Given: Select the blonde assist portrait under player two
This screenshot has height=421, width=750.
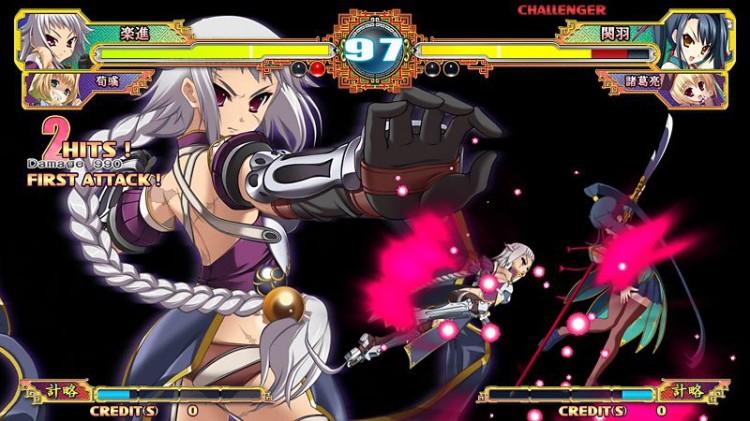Looking at the screenshot, I should pyautogui.click(x=702, y=88).
